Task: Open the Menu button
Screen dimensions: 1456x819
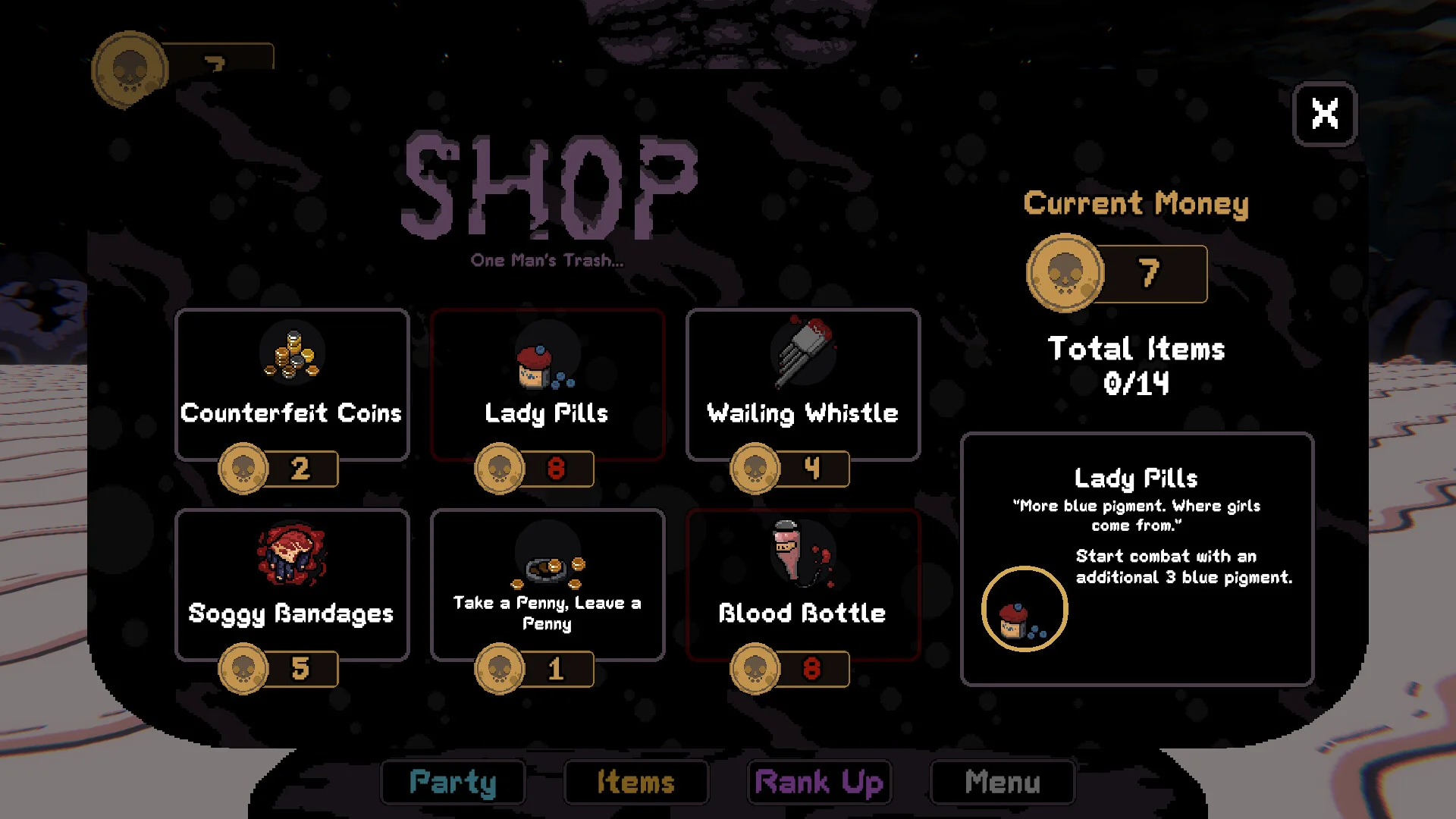Action: [x=1003, y=782]
